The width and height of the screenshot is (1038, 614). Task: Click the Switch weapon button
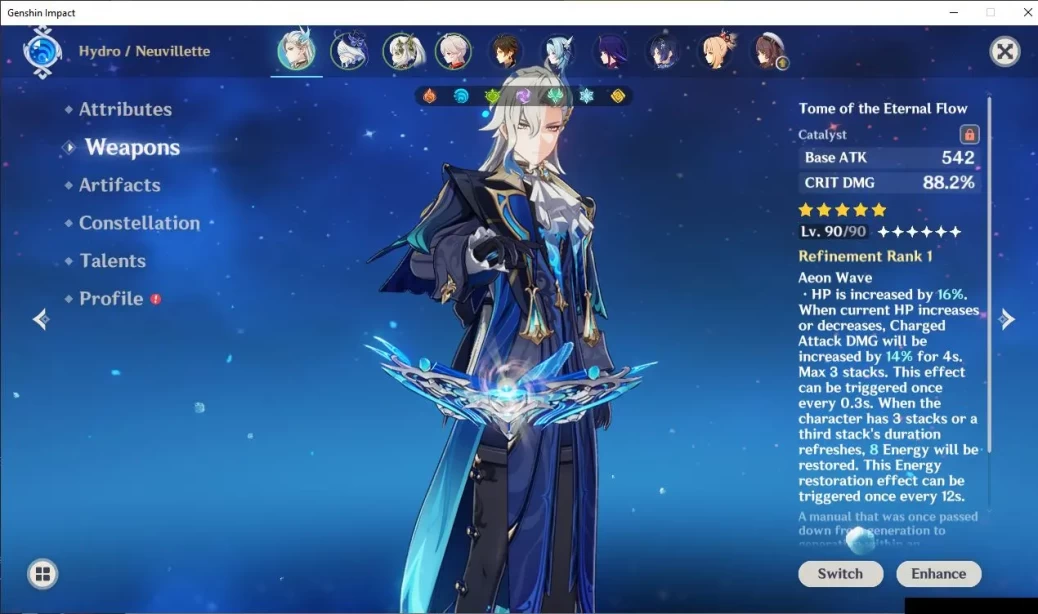click(840, 573)
